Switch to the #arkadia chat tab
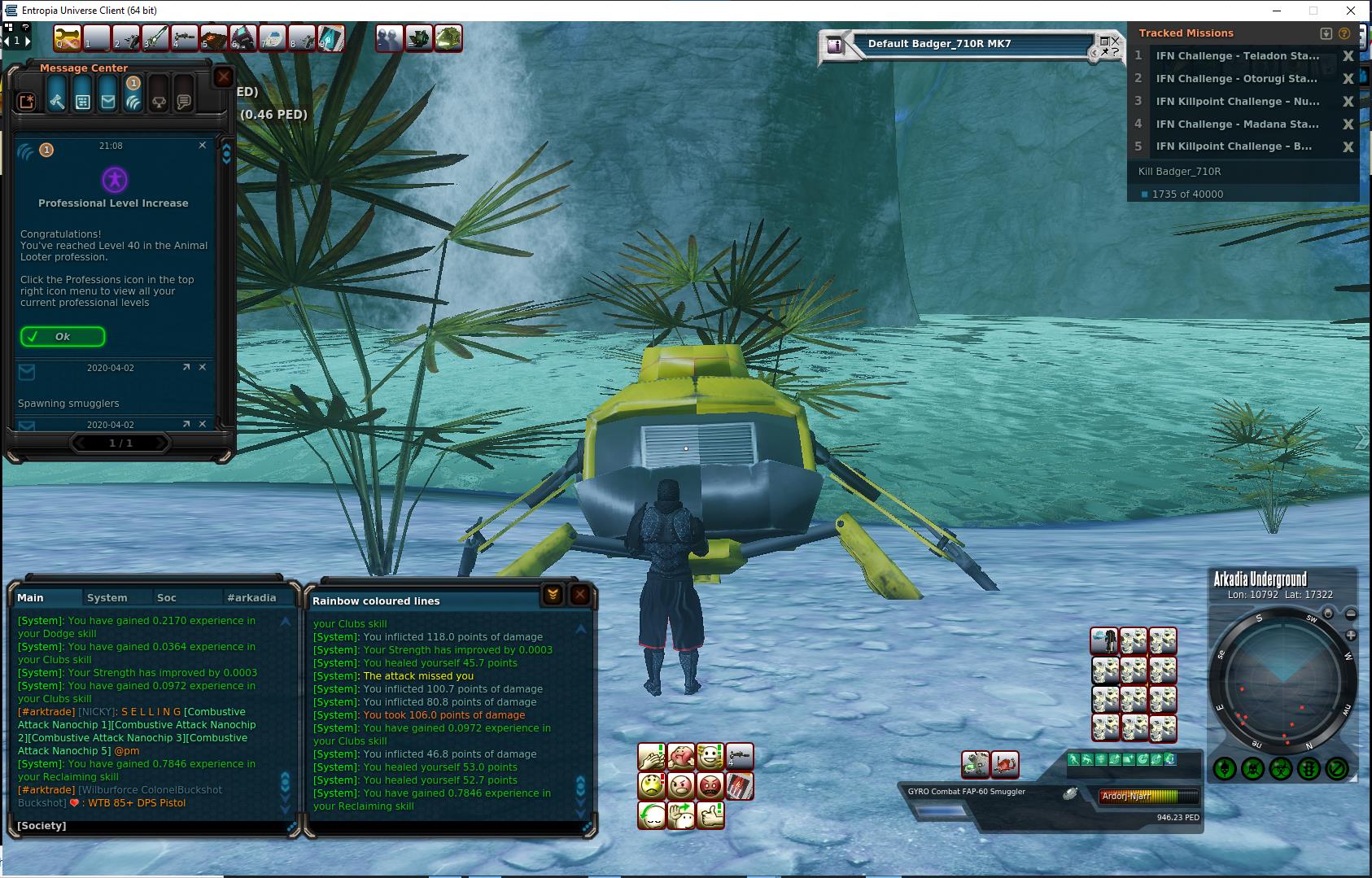Viewport: 1372px width, 878px height. [x=251, y=597]
